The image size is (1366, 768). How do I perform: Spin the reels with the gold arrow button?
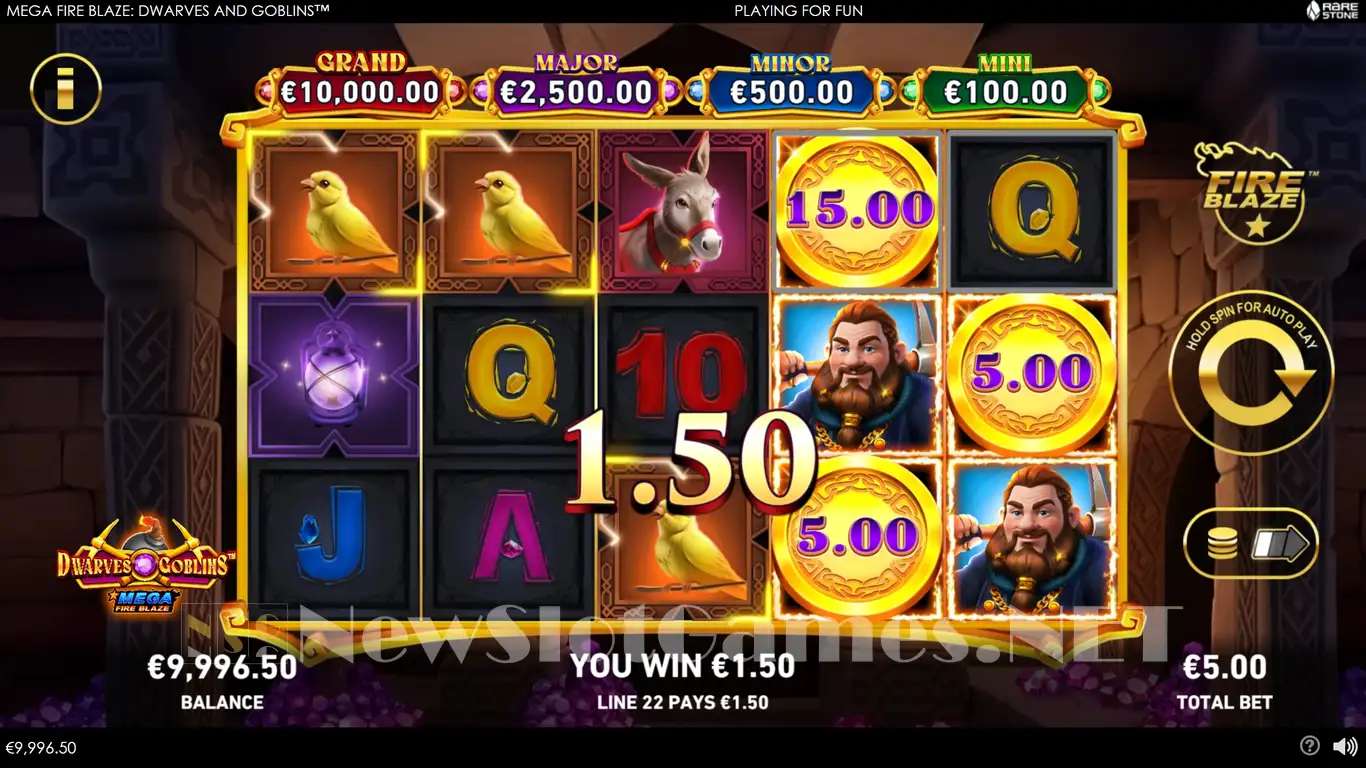(x=1250, y=372)
